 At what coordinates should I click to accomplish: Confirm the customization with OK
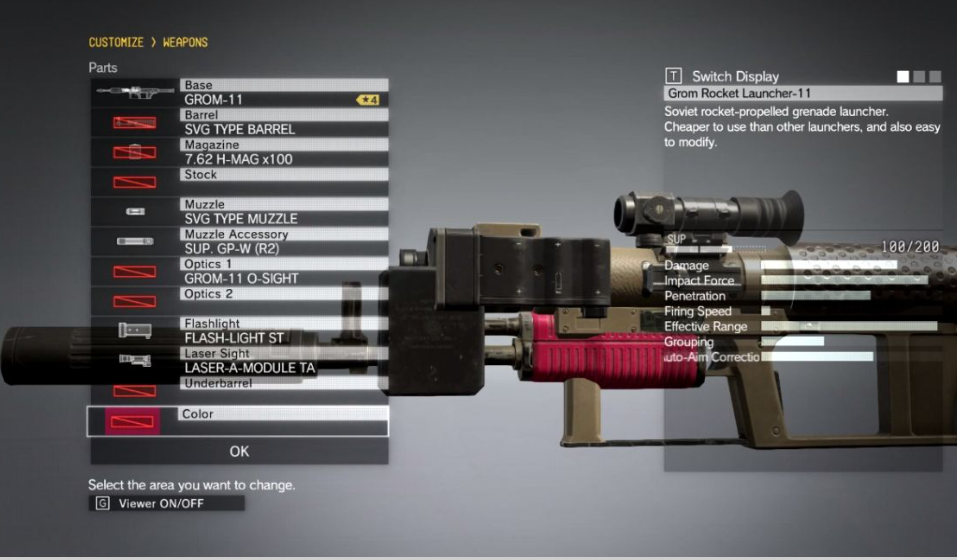pos(239,451)
